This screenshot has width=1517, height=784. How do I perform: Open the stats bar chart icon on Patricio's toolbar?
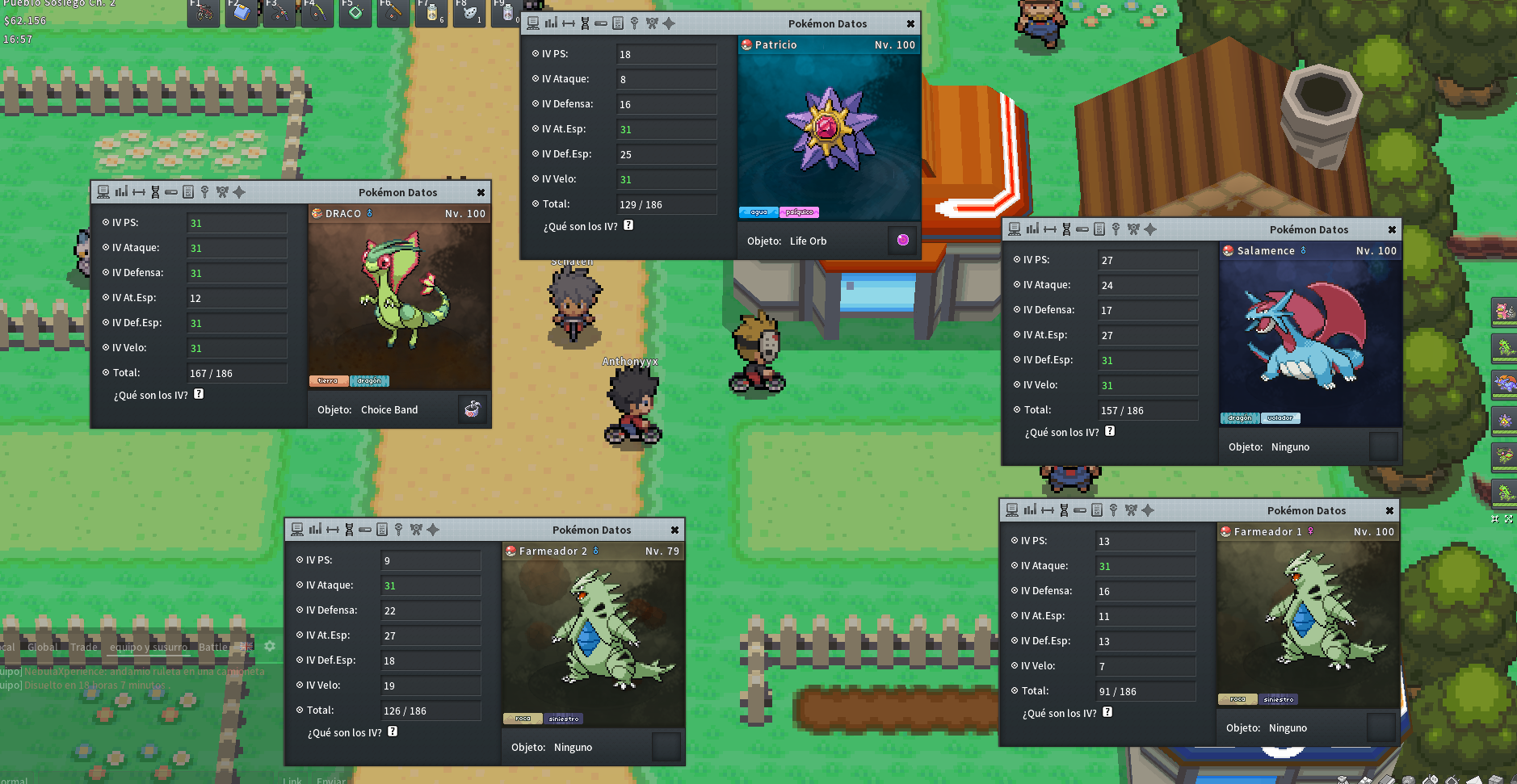coord(550,23)
